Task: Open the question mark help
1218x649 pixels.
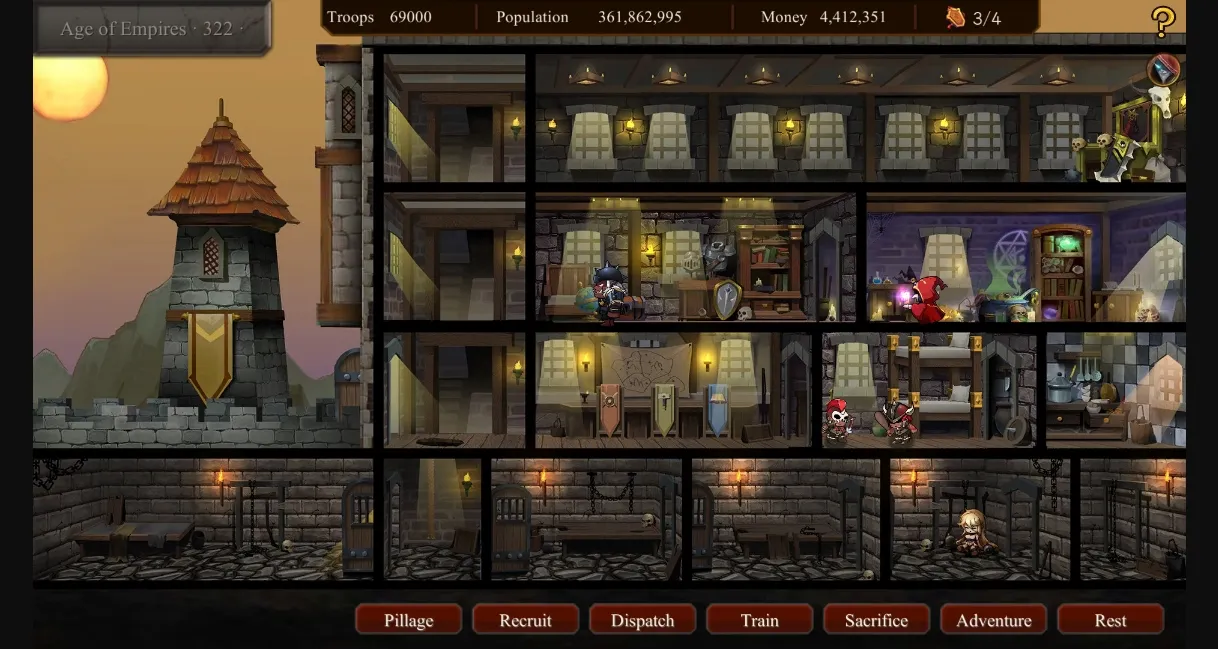Action: tap(1163, 21)
